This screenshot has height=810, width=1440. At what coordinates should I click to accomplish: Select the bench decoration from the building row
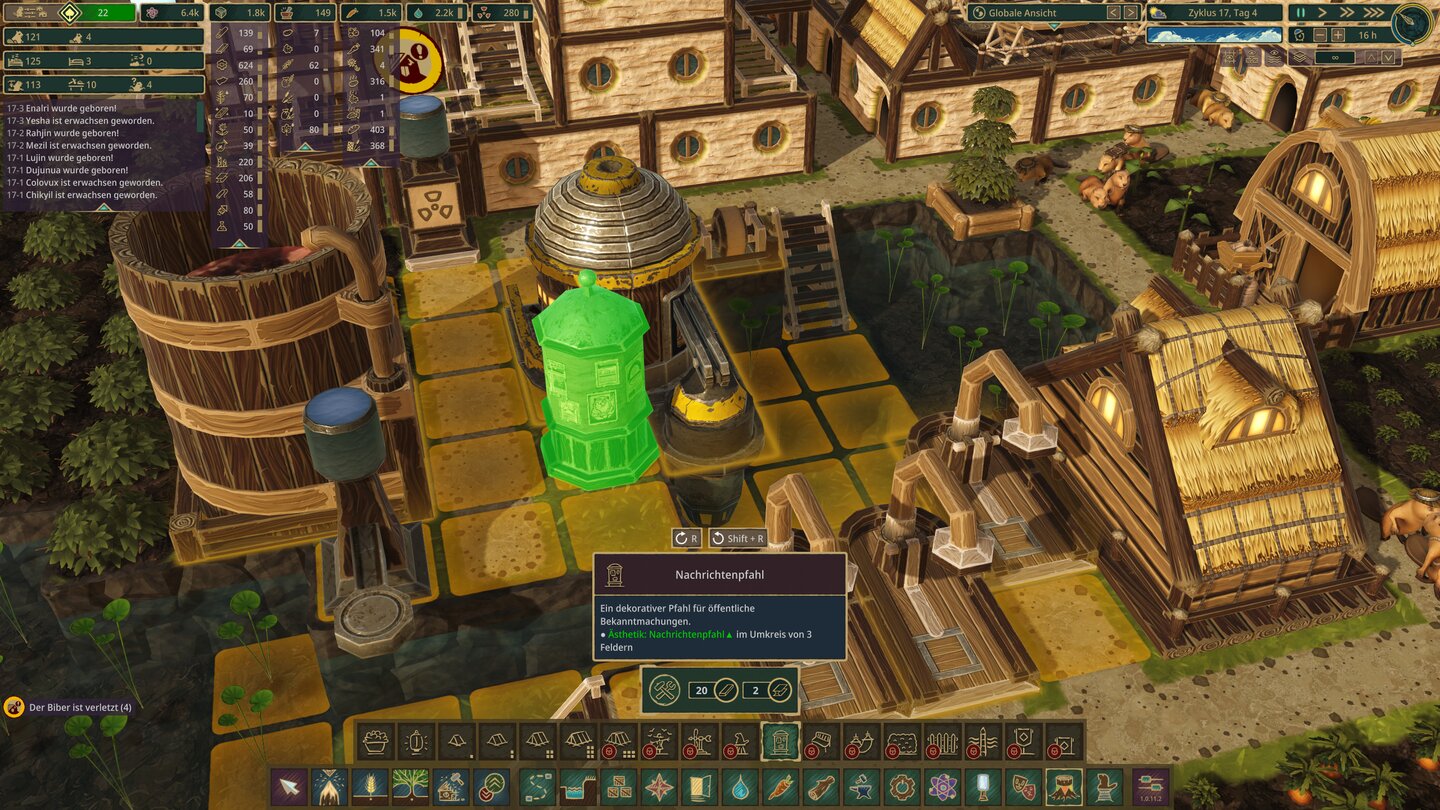click(822, 743)
